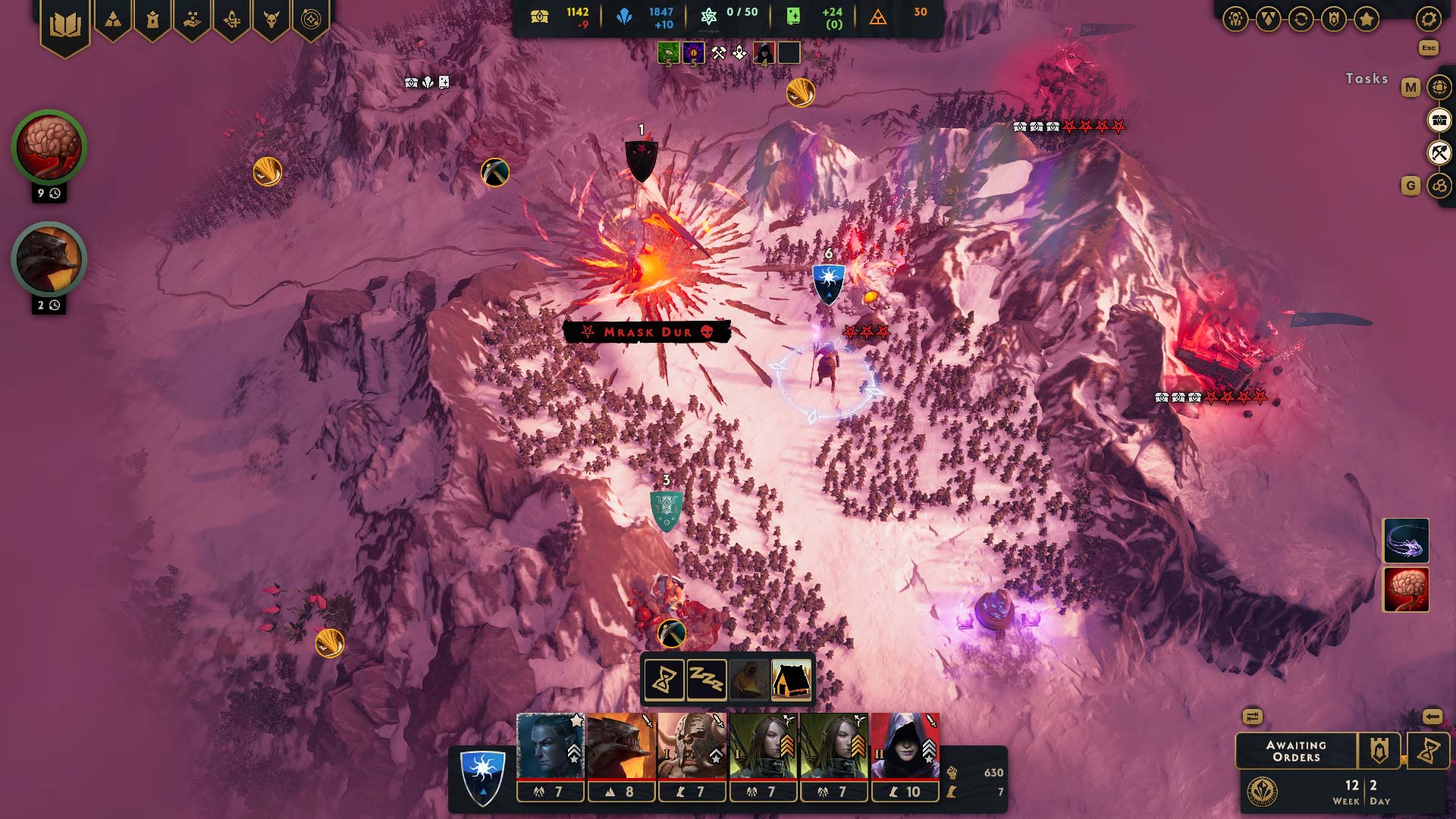Click the star icon button
The image size is (1456, 819).
tap(1367, 20)
